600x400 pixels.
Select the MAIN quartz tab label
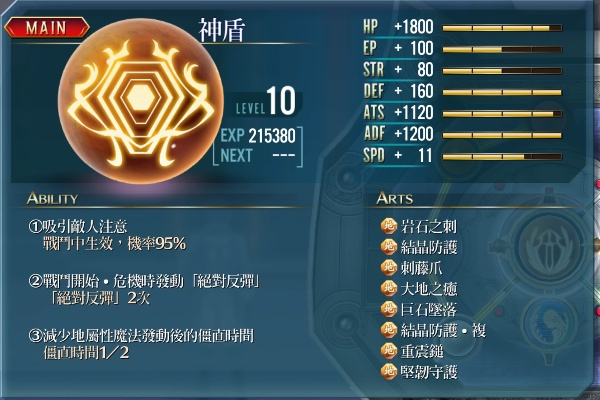point(47,27)
